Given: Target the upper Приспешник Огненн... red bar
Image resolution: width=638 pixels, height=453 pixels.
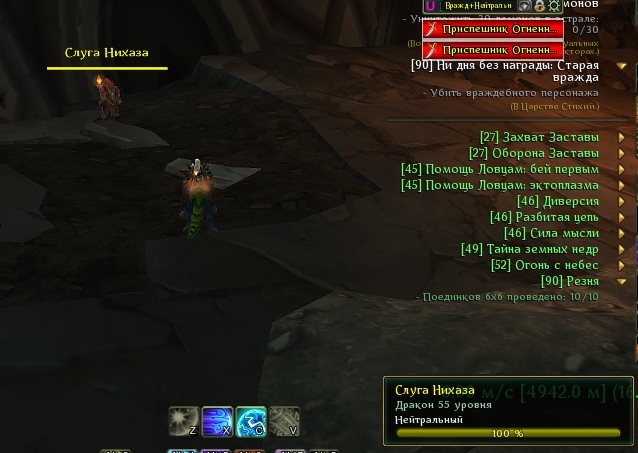Looking at the screenshot, I should pos(493,30).
